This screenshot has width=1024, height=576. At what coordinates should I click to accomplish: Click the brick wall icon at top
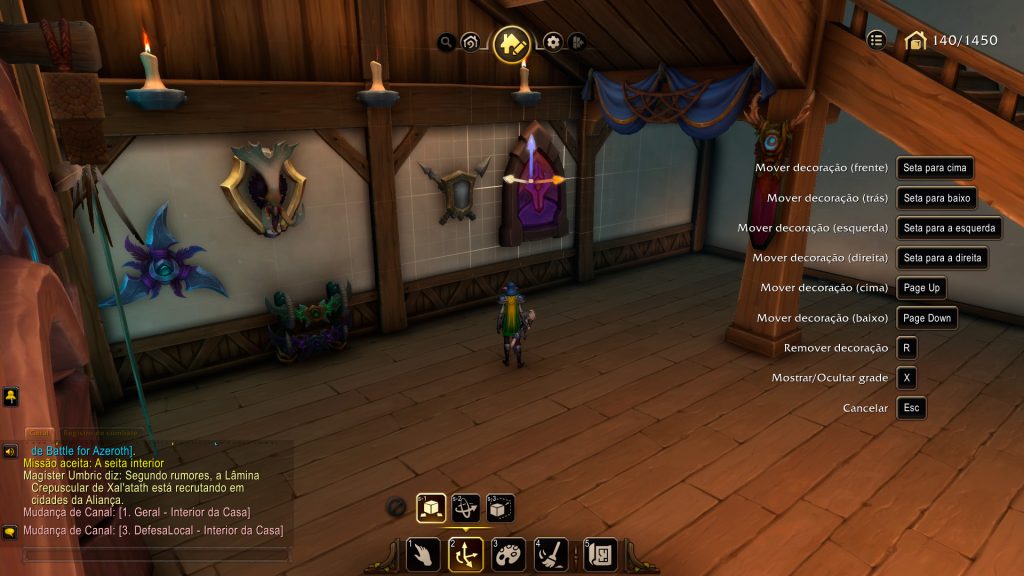[x=577, y=42]
